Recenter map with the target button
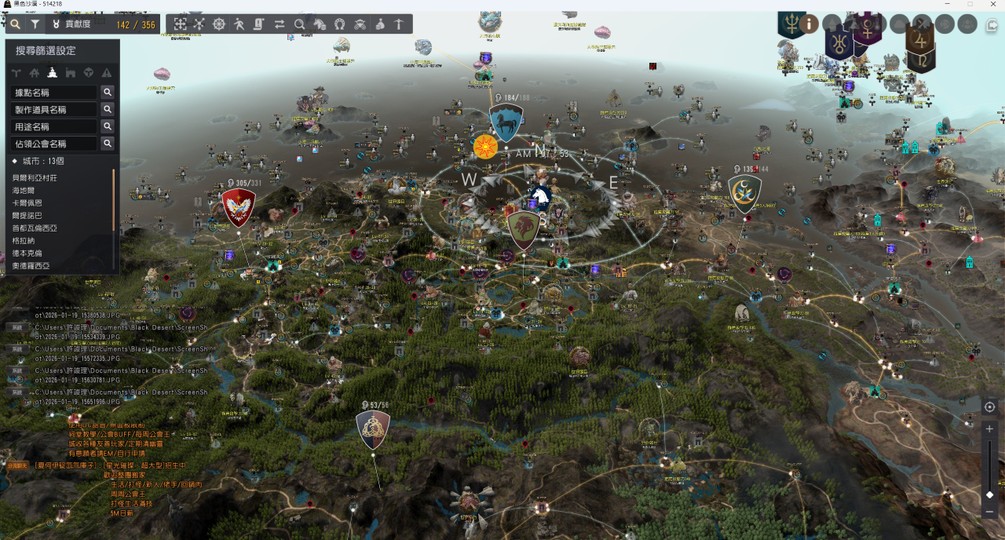Screen dimensions: 1005x540 (989, 407)
